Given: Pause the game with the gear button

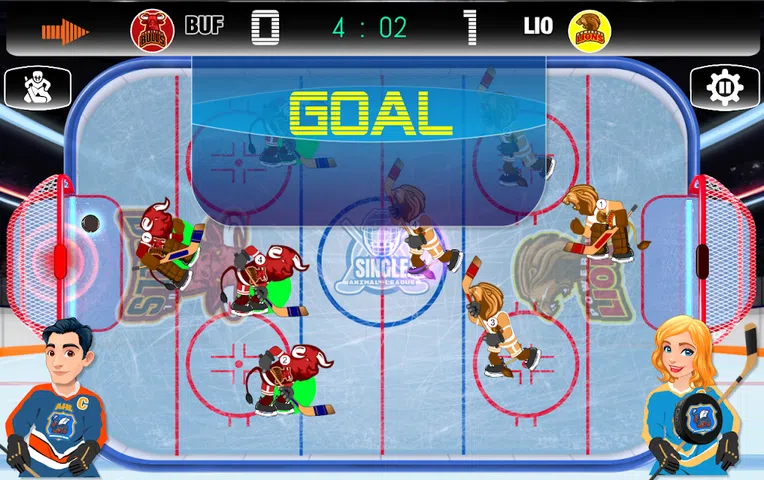Looking at the screenshot, I should pyautogui.click(x=723, y=88).
